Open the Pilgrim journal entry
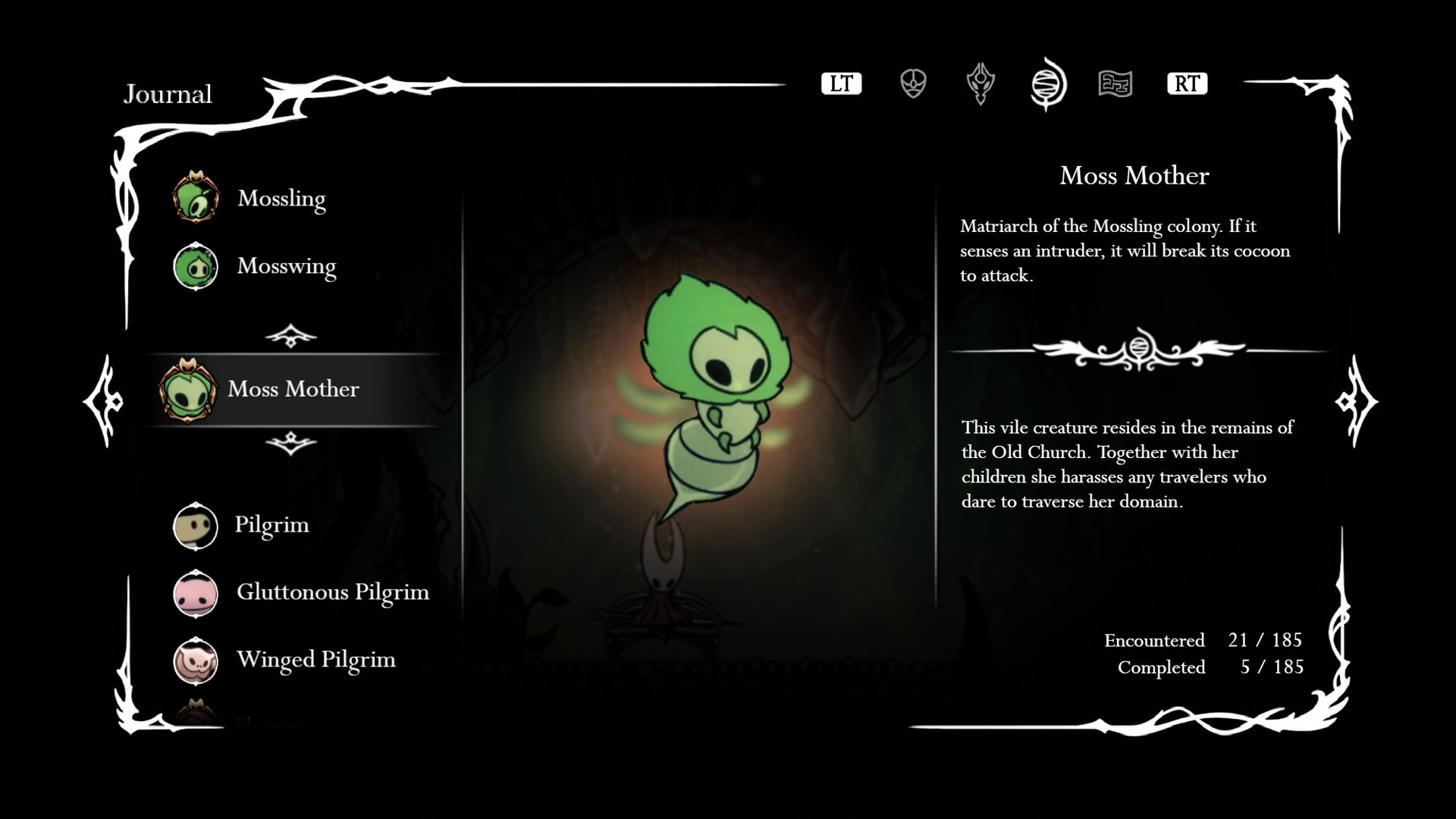The image size is (1456, 819). [x=271, y=525]
